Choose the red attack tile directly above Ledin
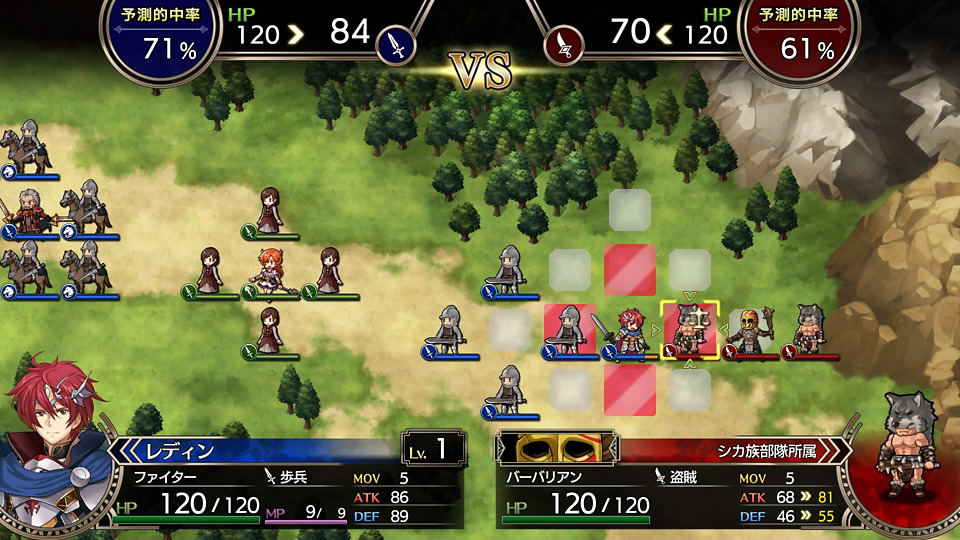The width and height of the screenshot is (960, 540). [630, 269]
